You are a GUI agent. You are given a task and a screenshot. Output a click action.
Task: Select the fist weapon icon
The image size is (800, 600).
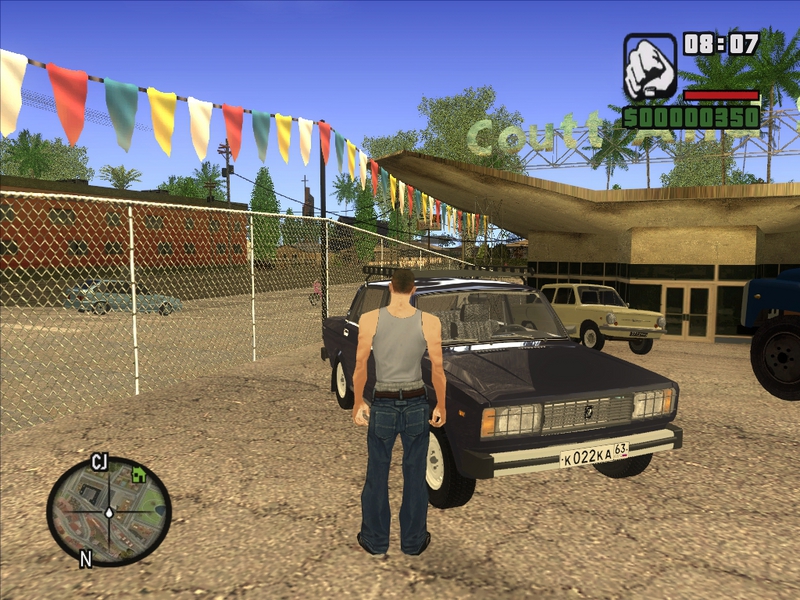point(650,67)
